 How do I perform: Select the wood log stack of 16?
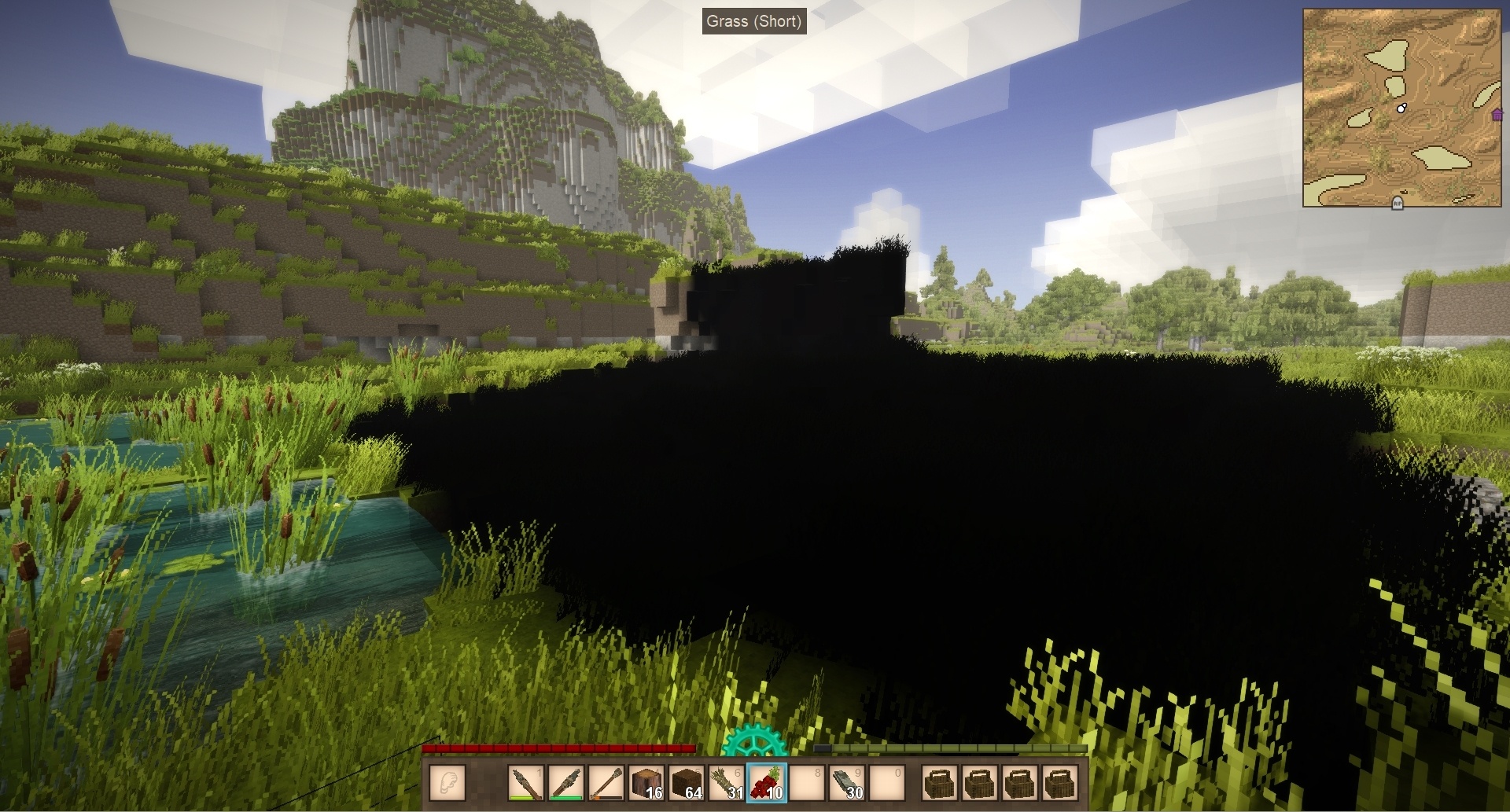pos(647,783)
